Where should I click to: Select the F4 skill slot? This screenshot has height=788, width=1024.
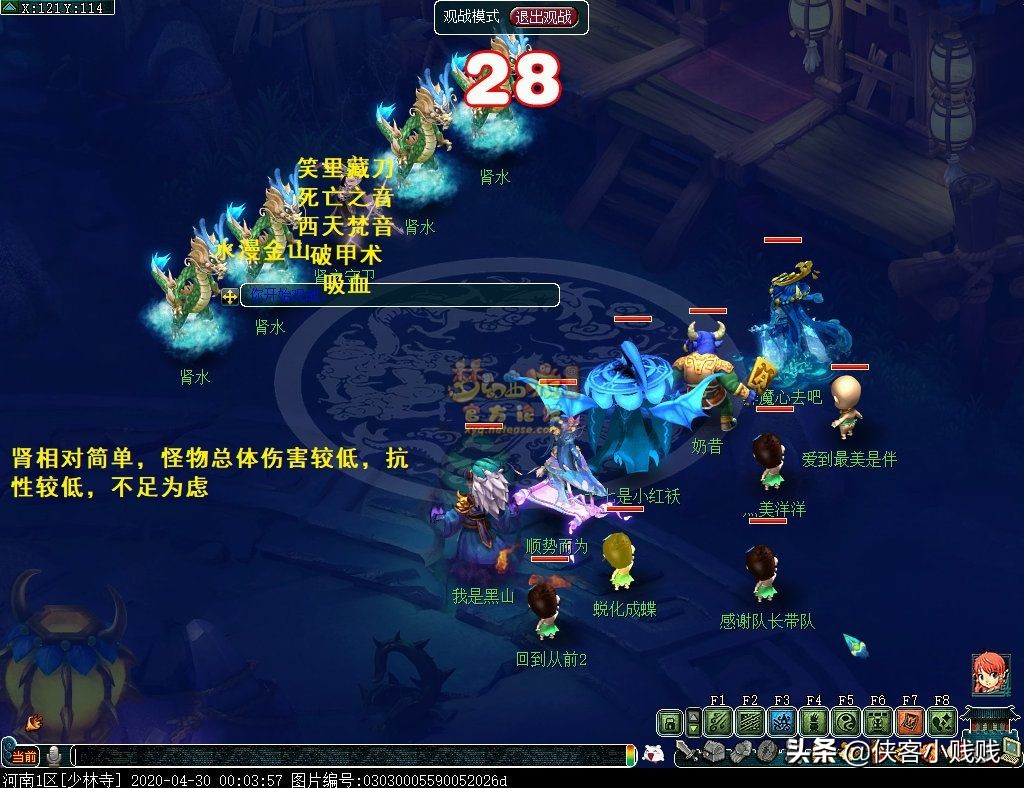[x=814, y=722]
